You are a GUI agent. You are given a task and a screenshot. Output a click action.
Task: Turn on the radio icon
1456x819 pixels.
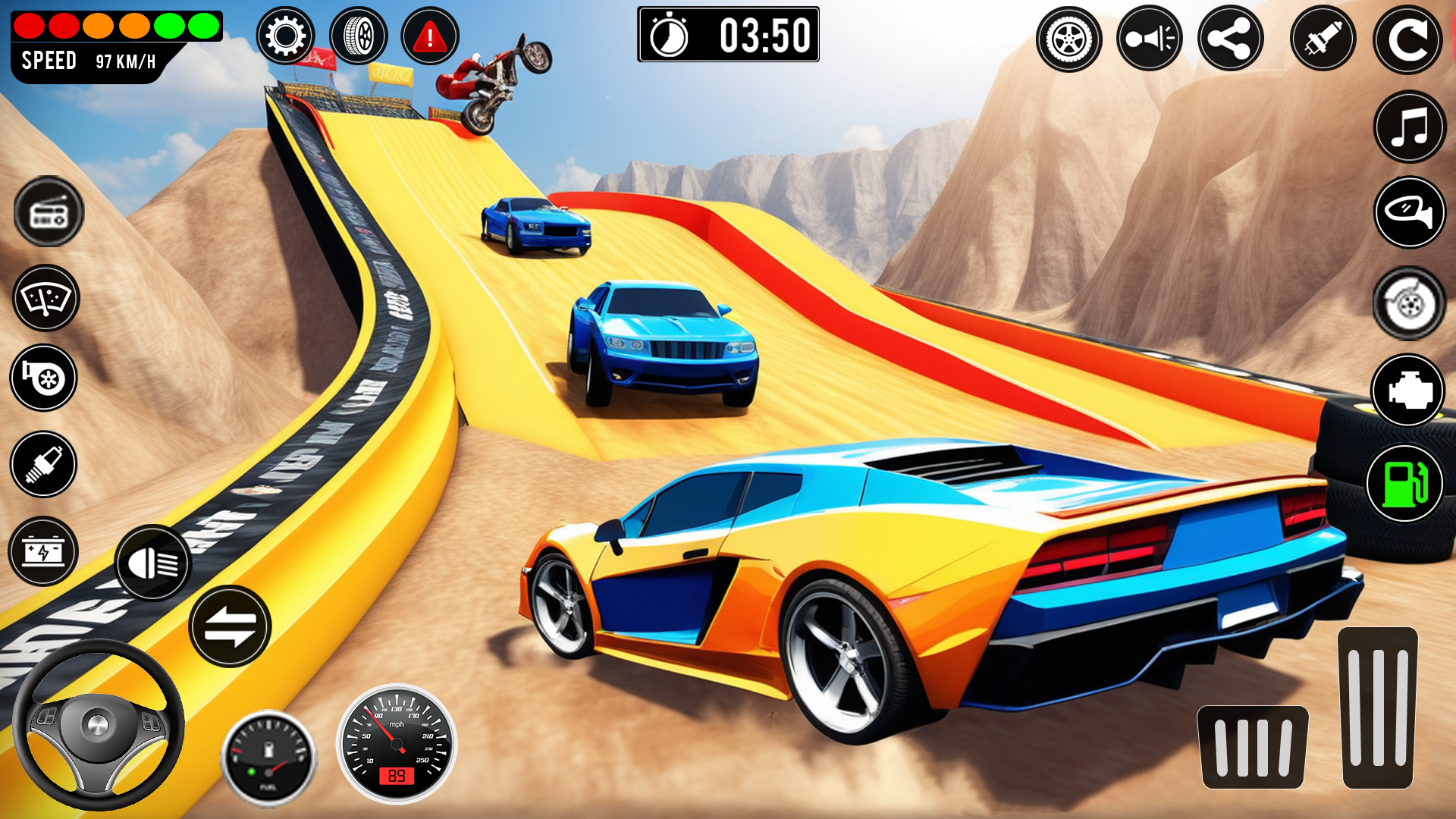(49, 212)
